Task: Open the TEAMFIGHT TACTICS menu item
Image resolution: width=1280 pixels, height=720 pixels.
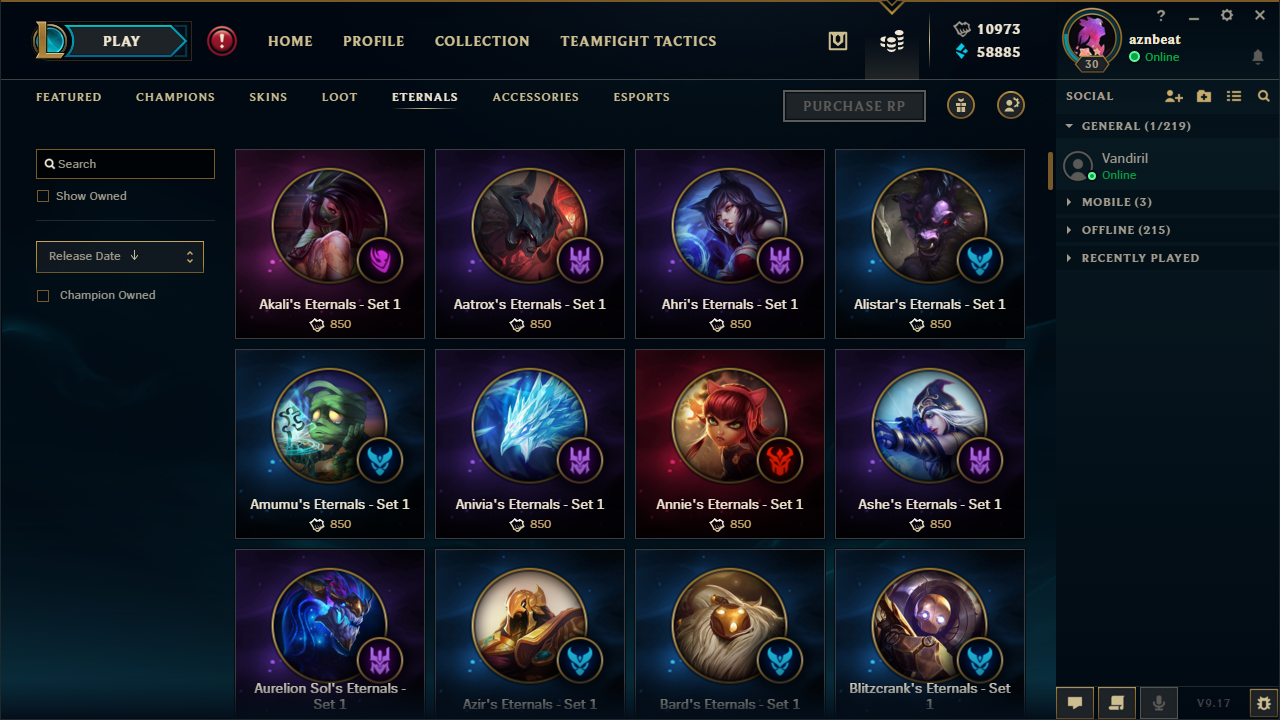Action: pyautogui.click(x=638, y=41)
